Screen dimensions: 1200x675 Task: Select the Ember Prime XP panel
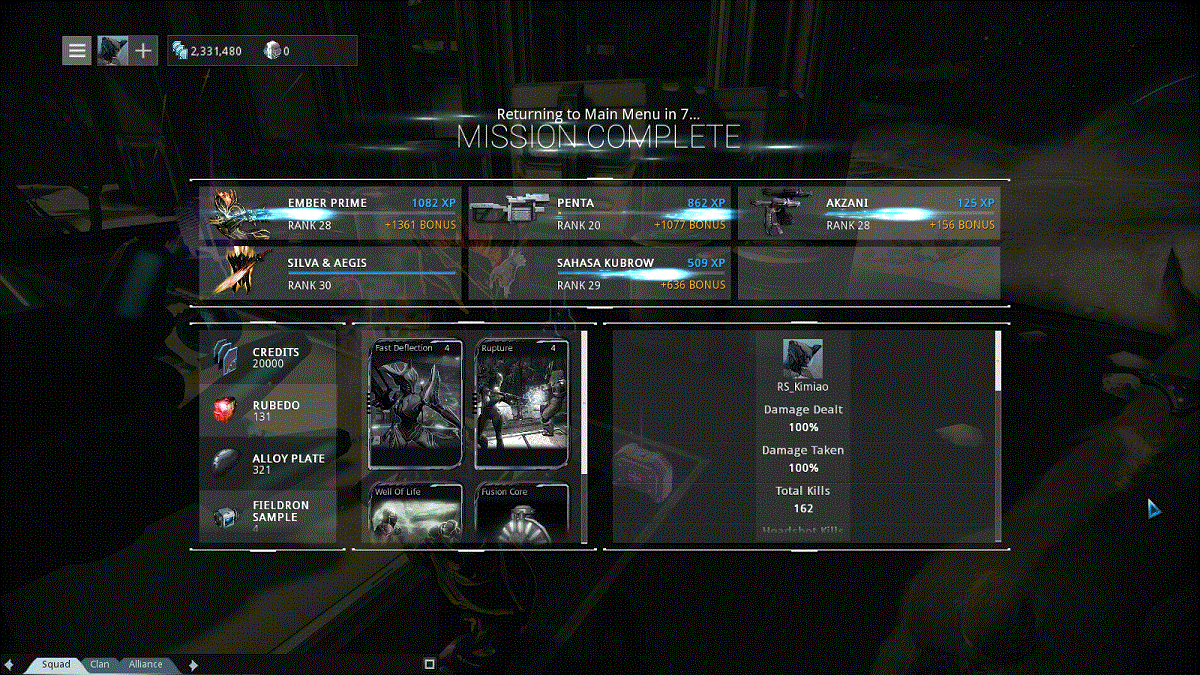331,213
